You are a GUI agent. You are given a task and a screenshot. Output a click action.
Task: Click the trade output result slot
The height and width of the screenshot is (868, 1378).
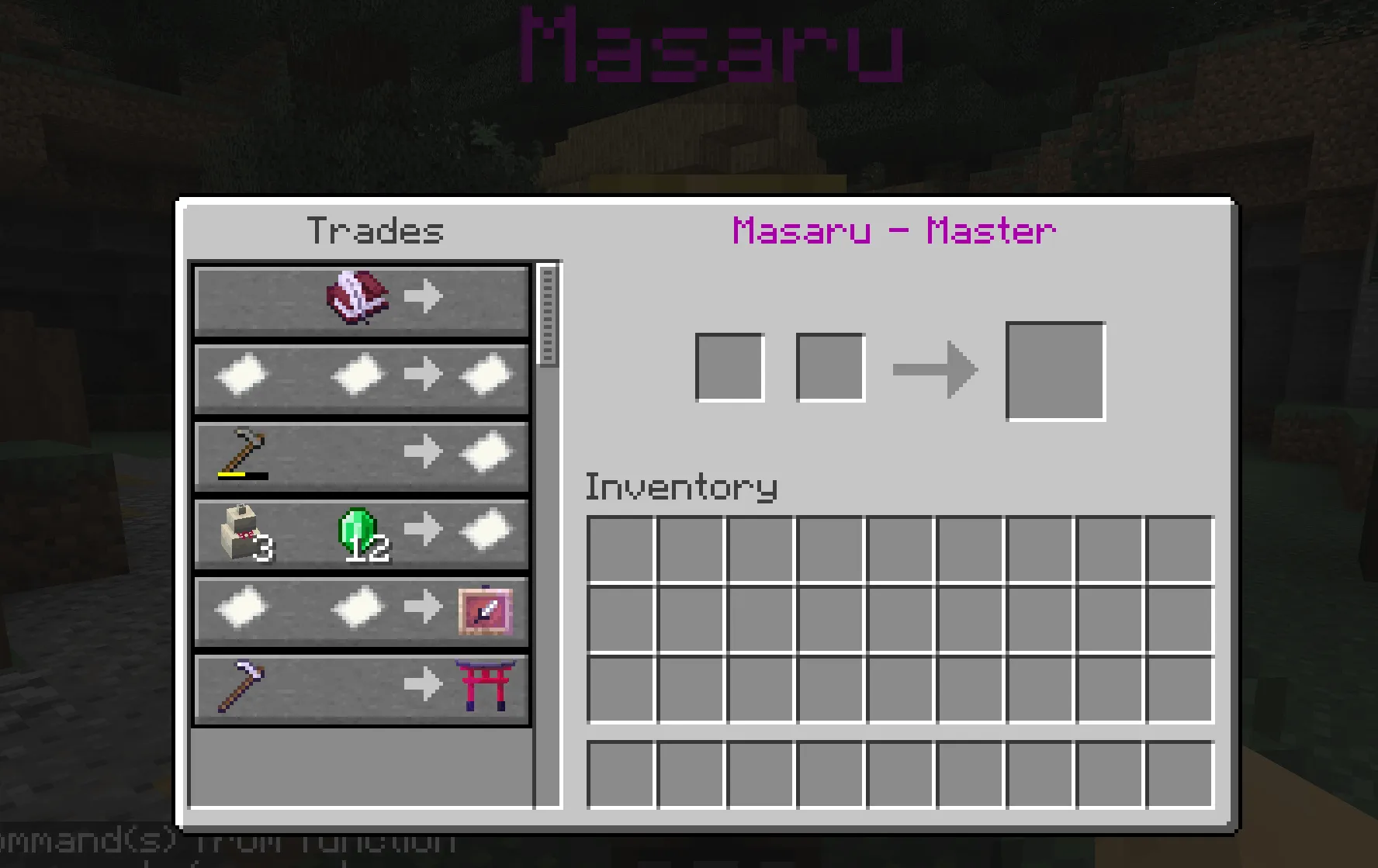point(1055,370)
